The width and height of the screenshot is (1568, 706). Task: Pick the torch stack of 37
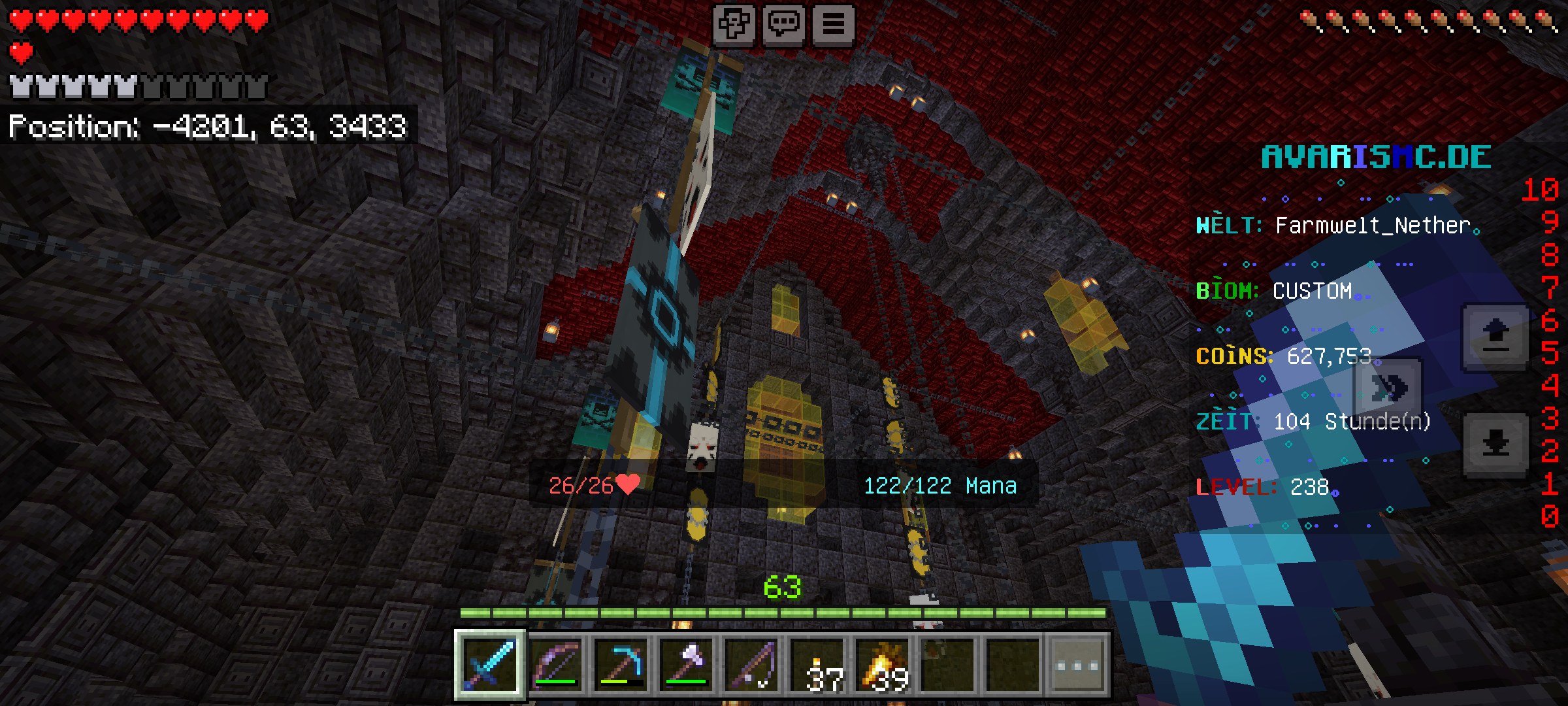pos(817,665)
